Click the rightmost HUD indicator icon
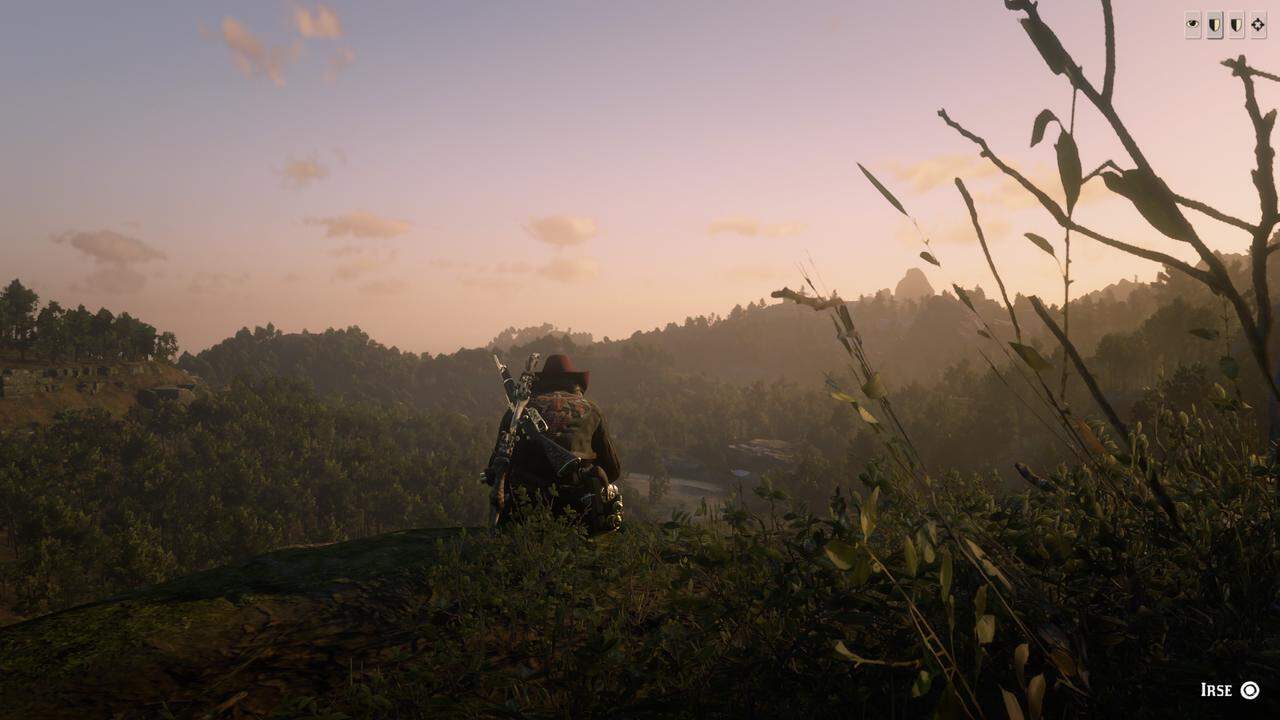1280x720 pixels. point(1257,24)
